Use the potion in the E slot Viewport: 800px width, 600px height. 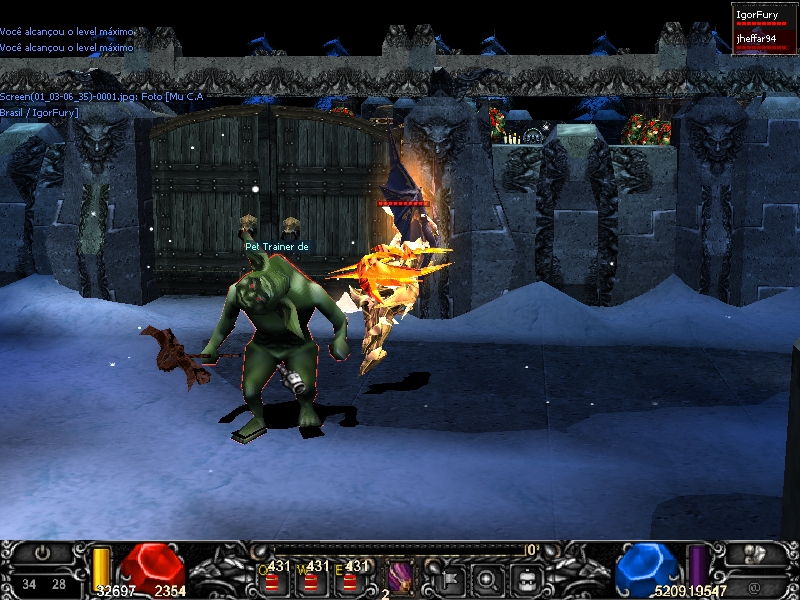pyautogui.click(x=350, y=580)
